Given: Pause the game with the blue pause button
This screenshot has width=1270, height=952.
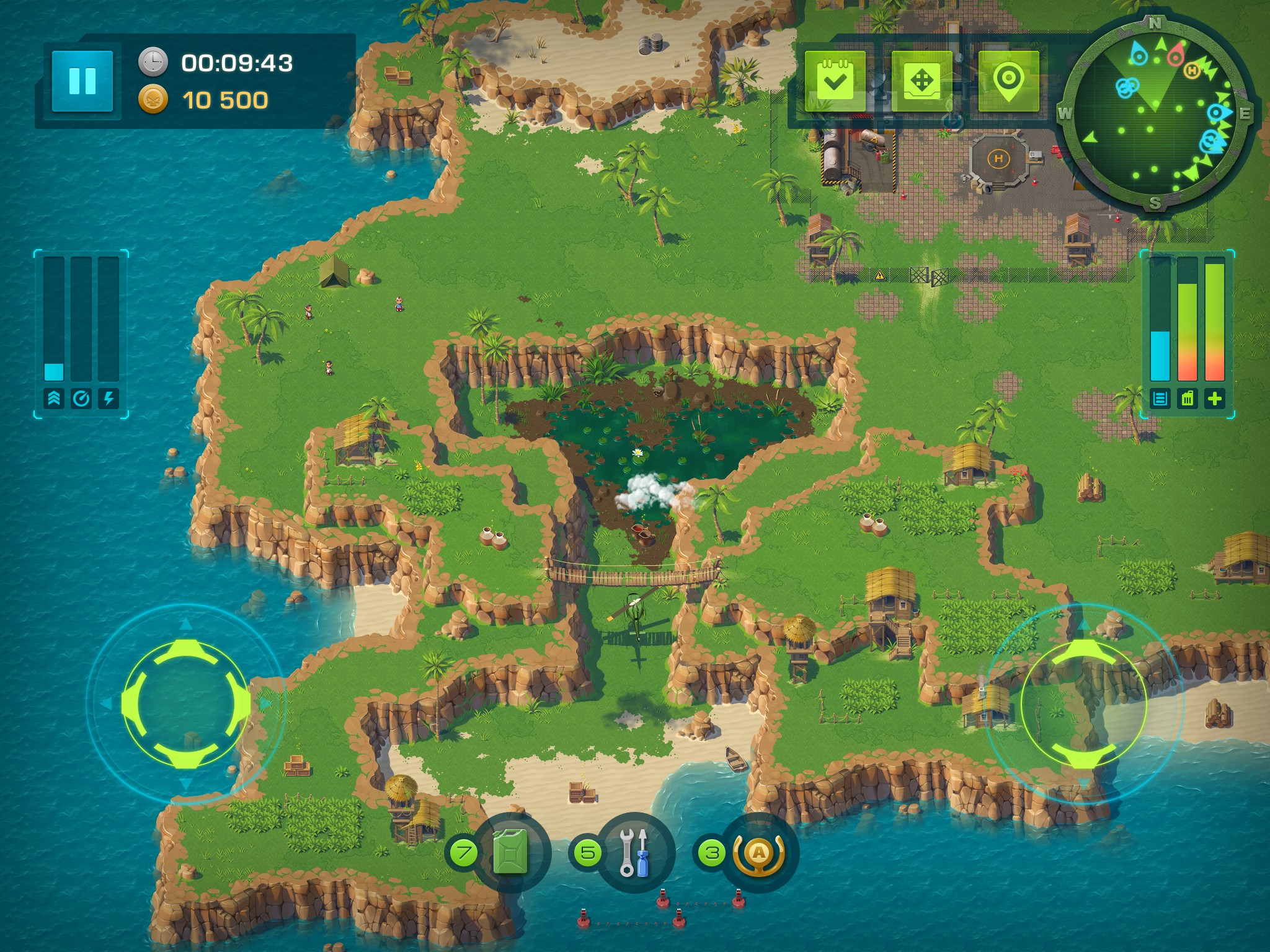Looking at the screenshot, I should click(82, 81).
